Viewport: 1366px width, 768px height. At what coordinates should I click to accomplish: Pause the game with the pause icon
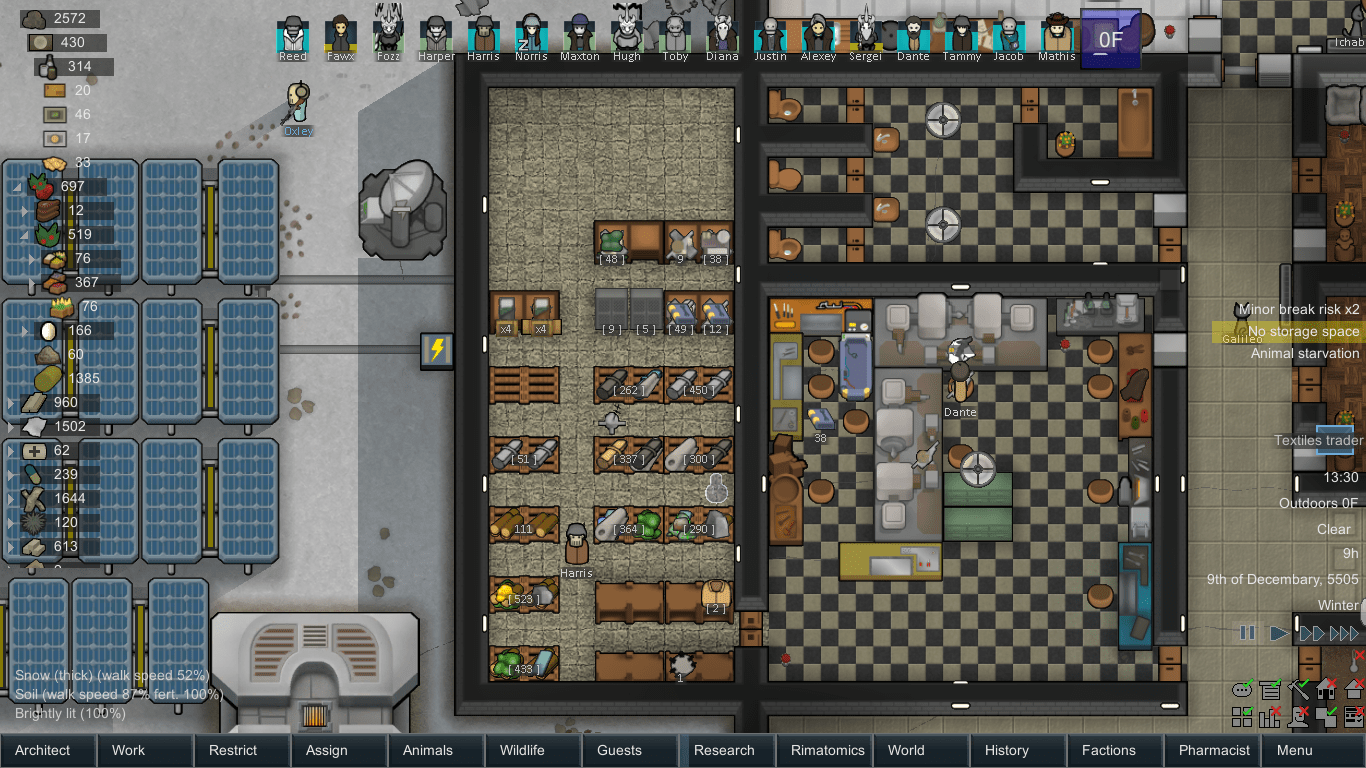pos(1245,632)
